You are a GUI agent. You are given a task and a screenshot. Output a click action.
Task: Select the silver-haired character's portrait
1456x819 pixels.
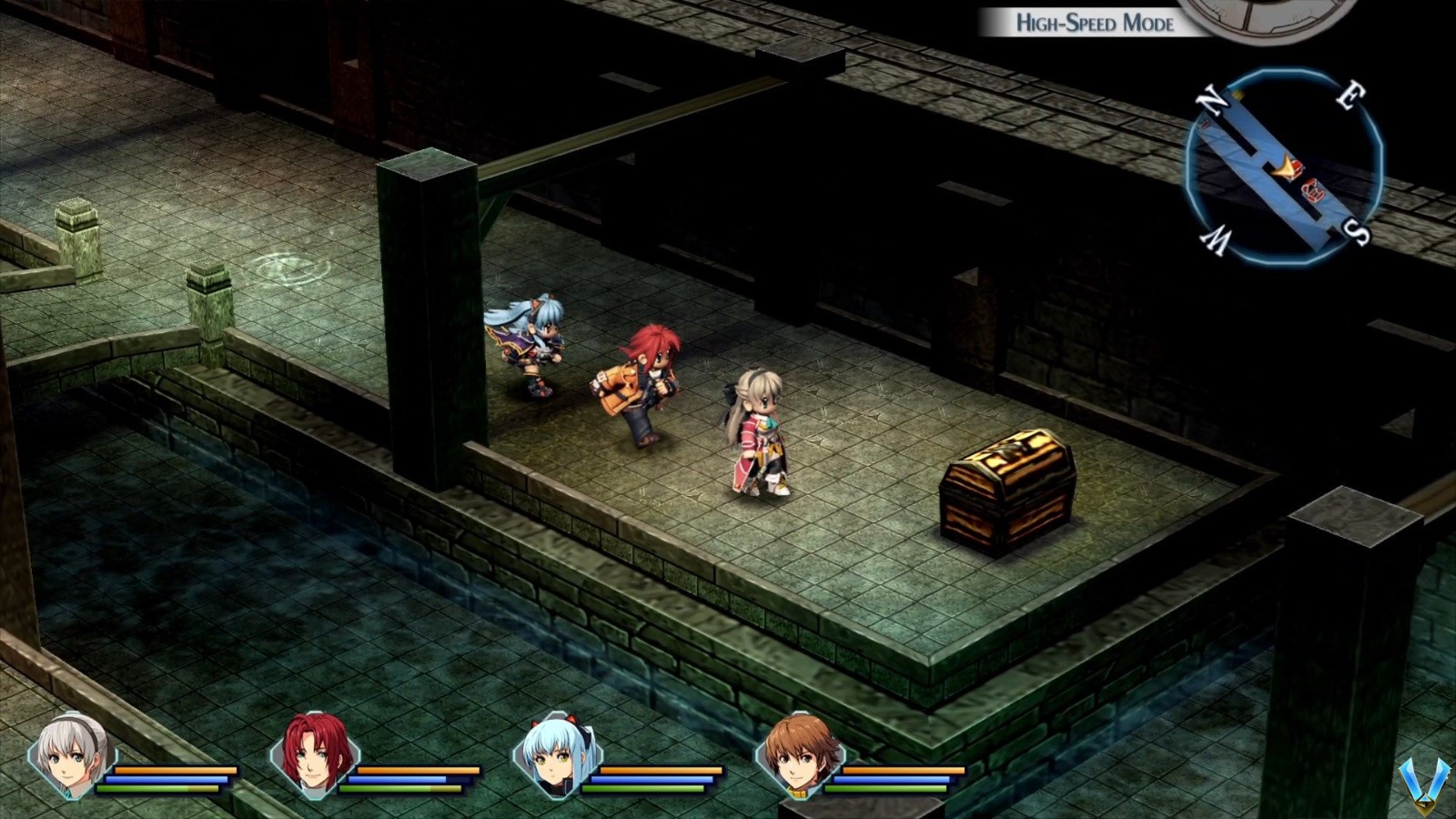(x=68, y=758)
